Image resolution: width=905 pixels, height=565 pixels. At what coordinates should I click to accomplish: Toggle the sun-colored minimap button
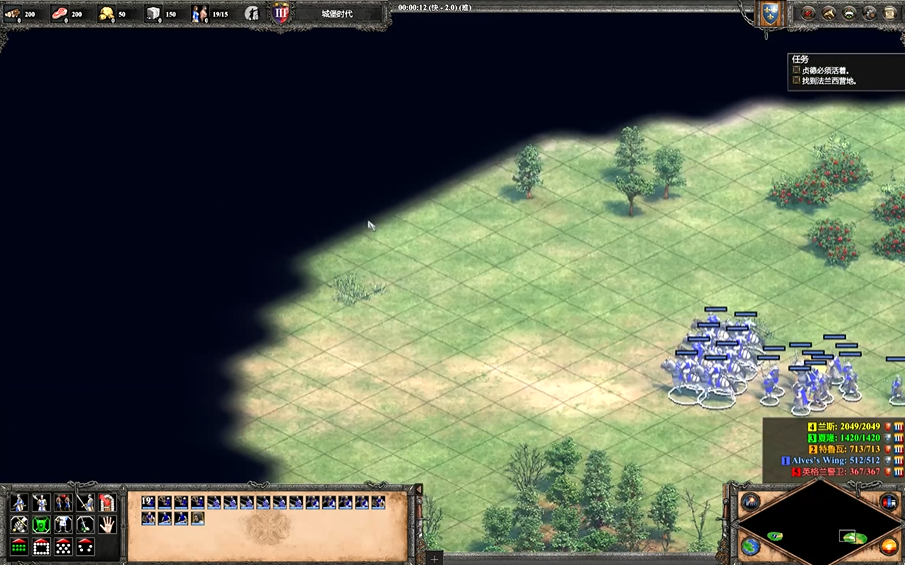pos(889,546)
